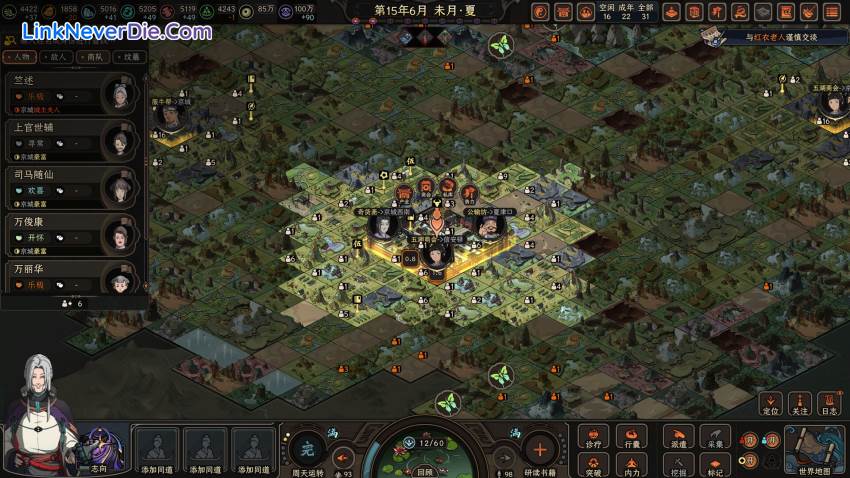This screenshot has width=850, height=478.
Task: Click the 研读书籍 study book plus button
Action: 539,449
